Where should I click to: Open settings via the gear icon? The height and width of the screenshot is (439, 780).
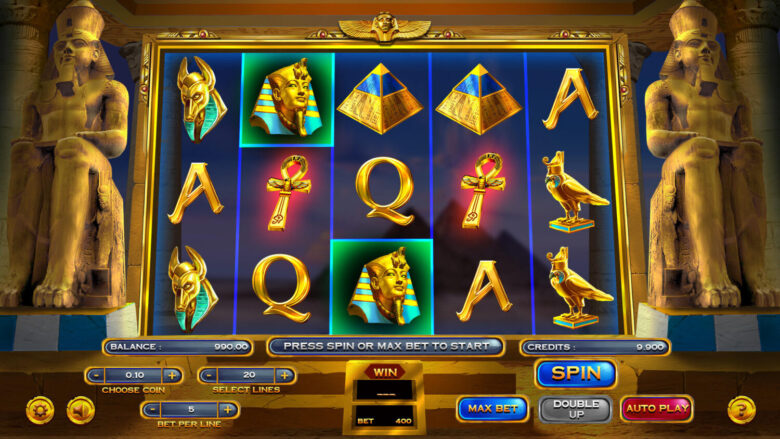40,409
